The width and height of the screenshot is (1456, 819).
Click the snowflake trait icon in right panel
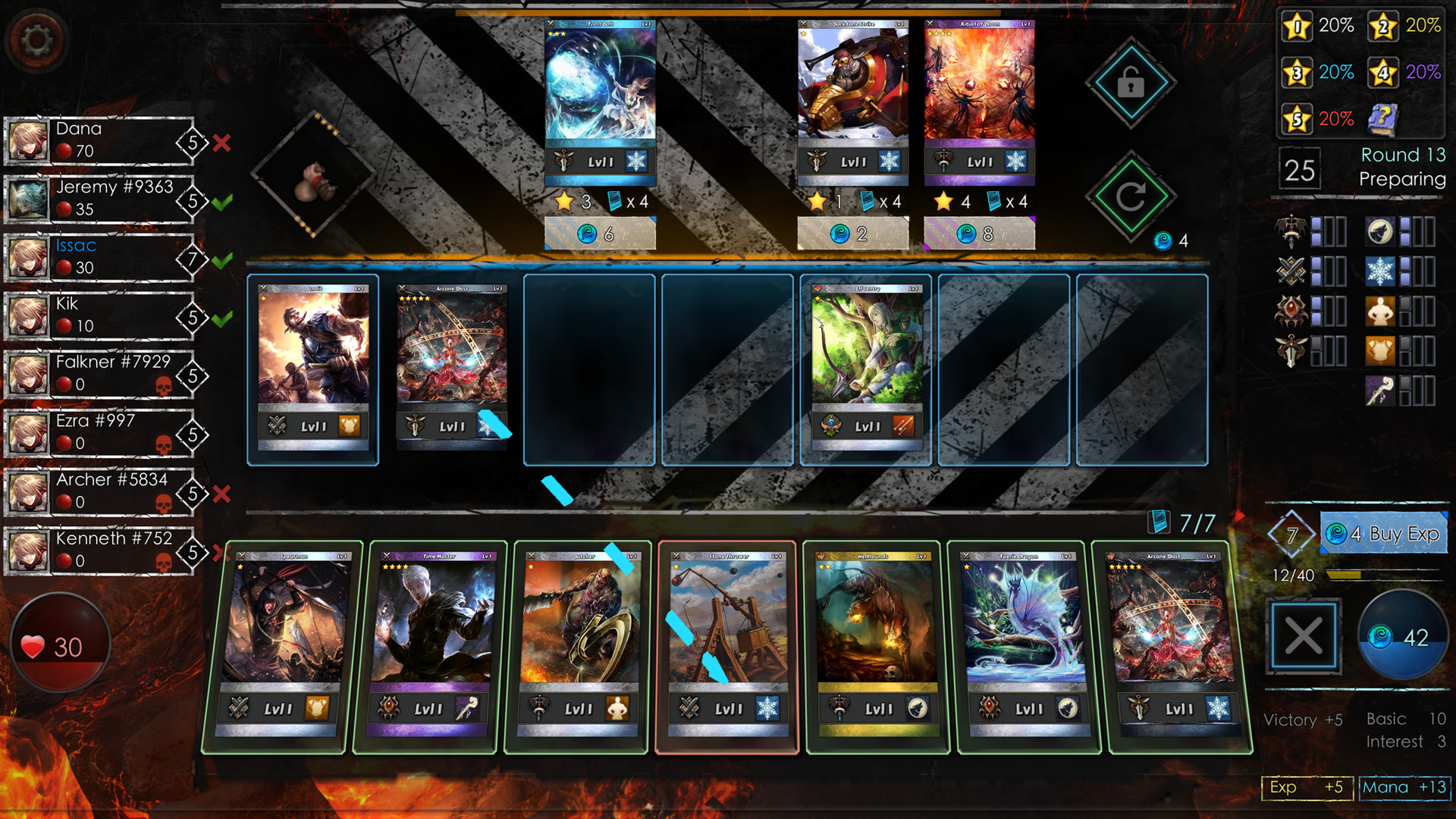[x=1382, y=271]
